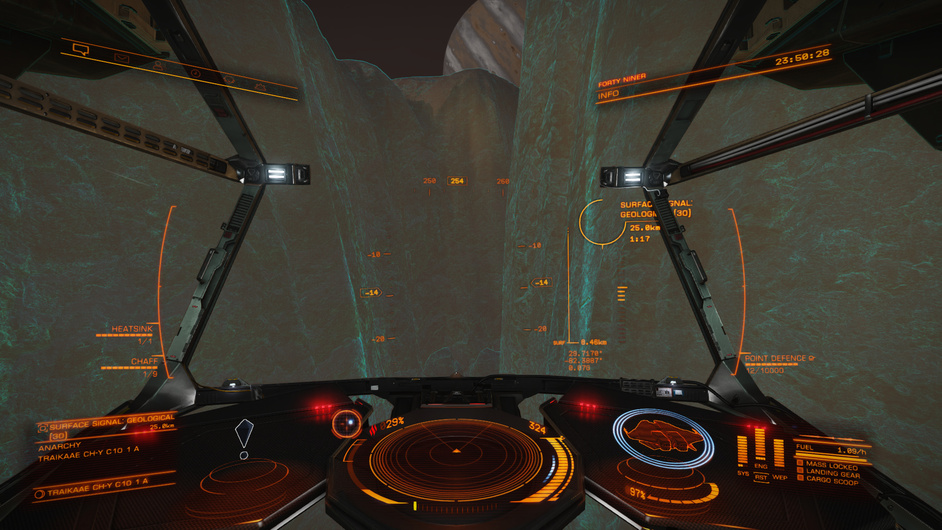Click the central radar sensor disc
Screen dimensions: 942x530
tap(455, 454)
